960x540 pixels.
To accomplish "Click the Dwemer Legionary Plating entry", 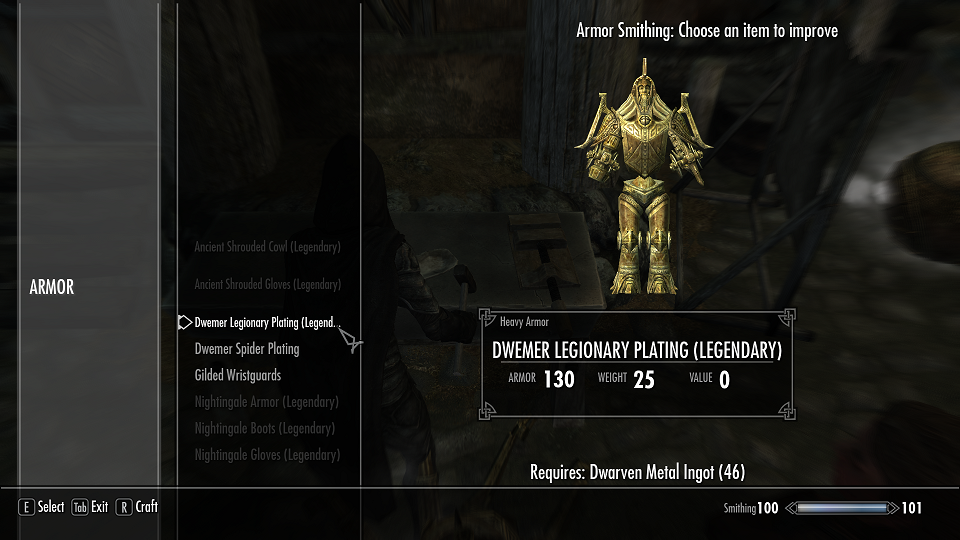I will click(267, 323).
